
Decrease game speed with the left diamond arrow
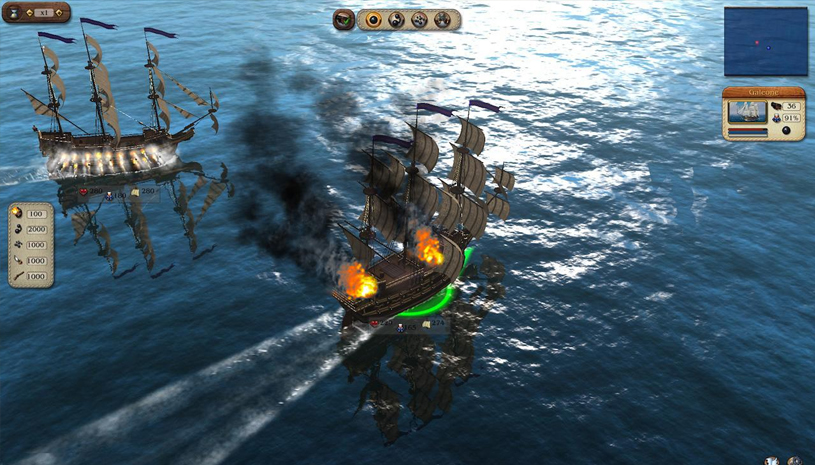pyautogui.click(x=31, y=13)
